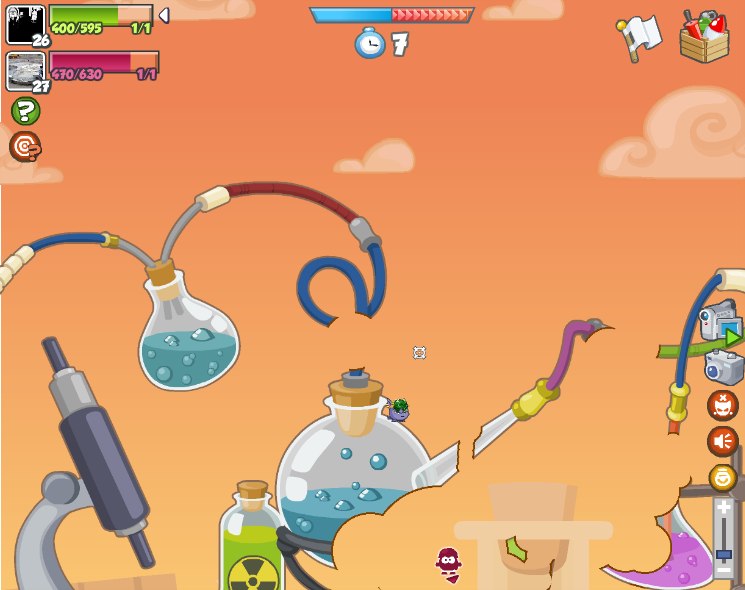Zoom out with the minus button
The height and width of the screenshot is (590, 745).
point(724,571)
